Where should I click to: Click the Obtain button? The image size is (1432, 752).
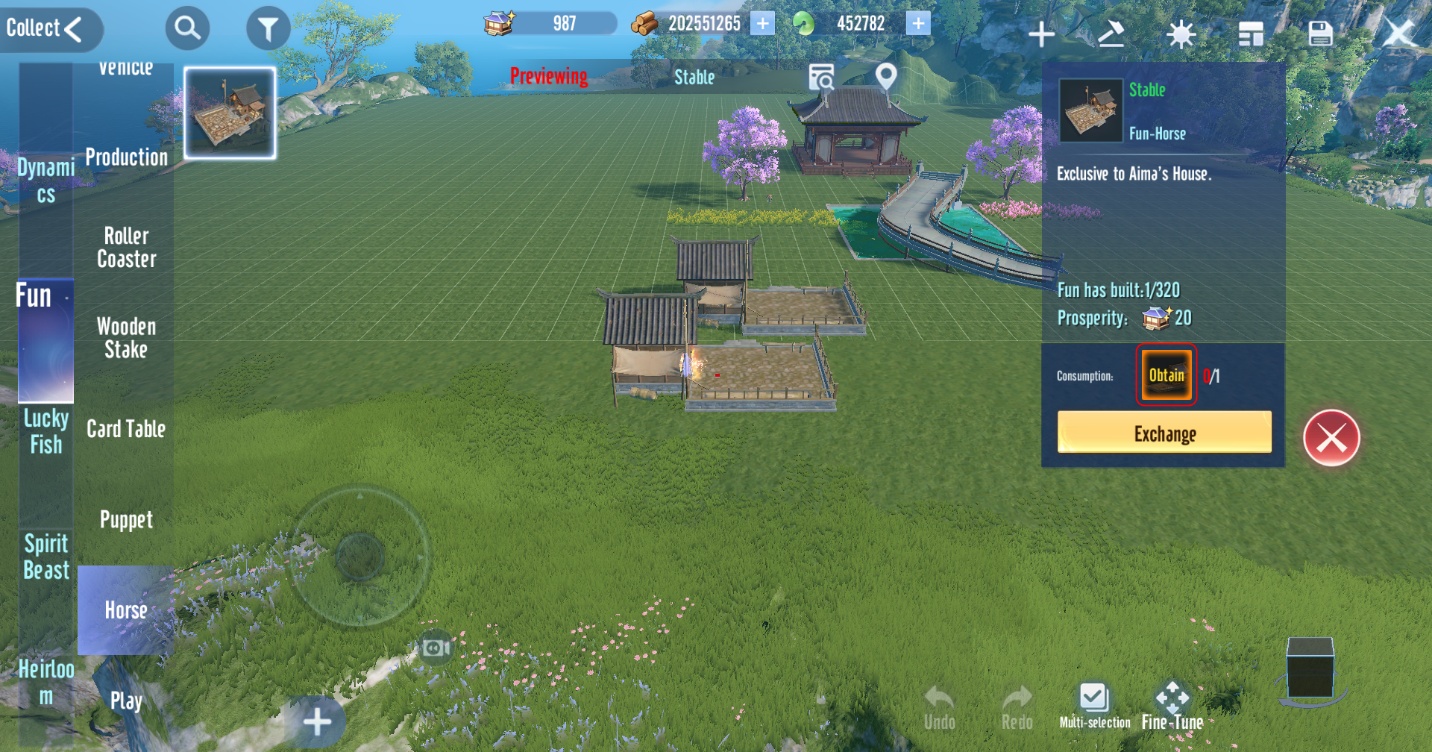[1166, 376]
